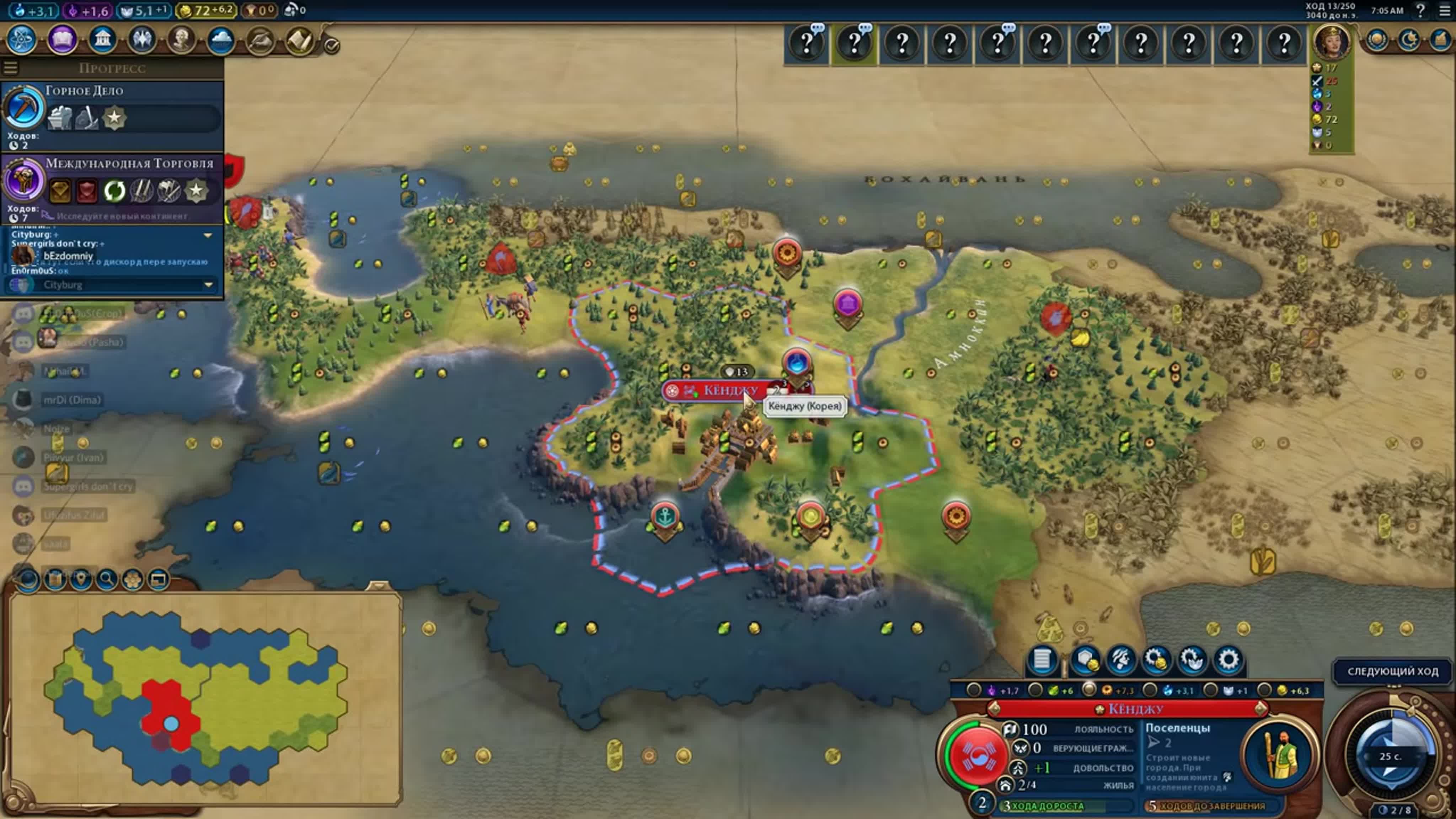Open the hamburger main menu top right
Viewport: 1456px width, 819px height.
pyautogui.click(x=1444, y=10)
